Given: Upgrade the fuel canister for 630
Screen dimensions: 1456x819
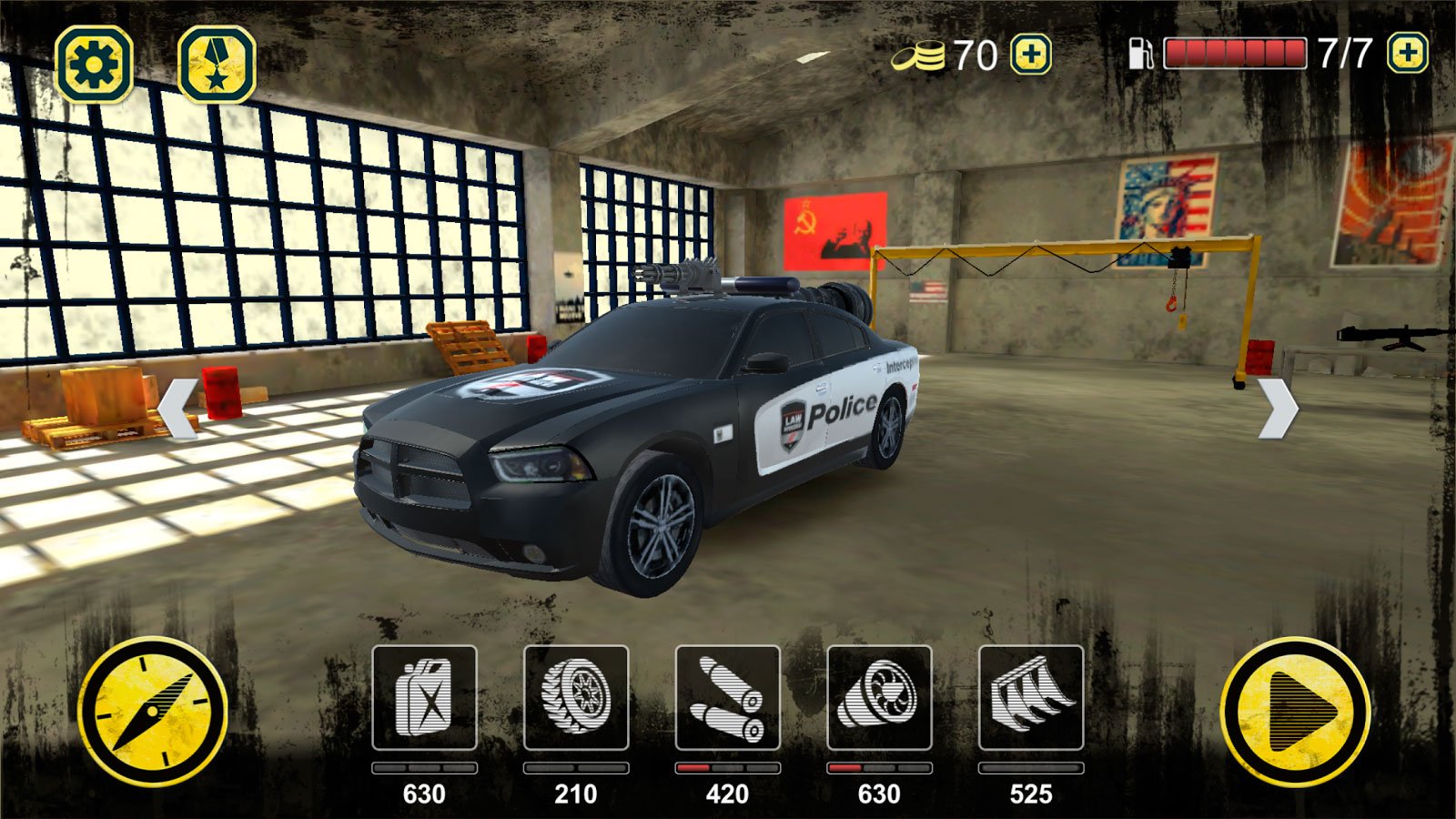Looking at the screenshot, I should pyautogui.click(x=424, y=698).
